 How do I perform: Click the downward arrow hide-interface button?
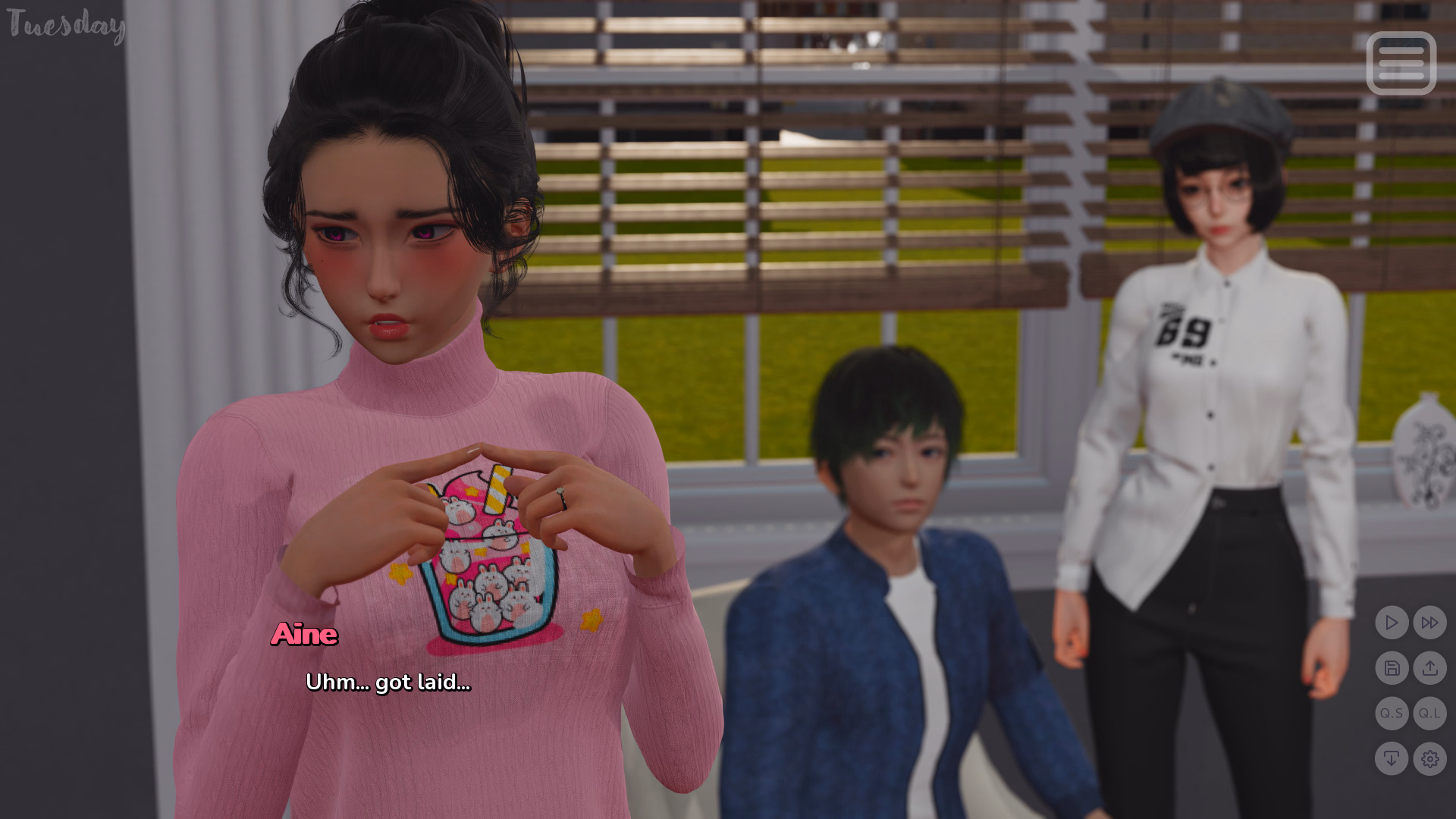pyautogui.click(x=1392, y=758)
